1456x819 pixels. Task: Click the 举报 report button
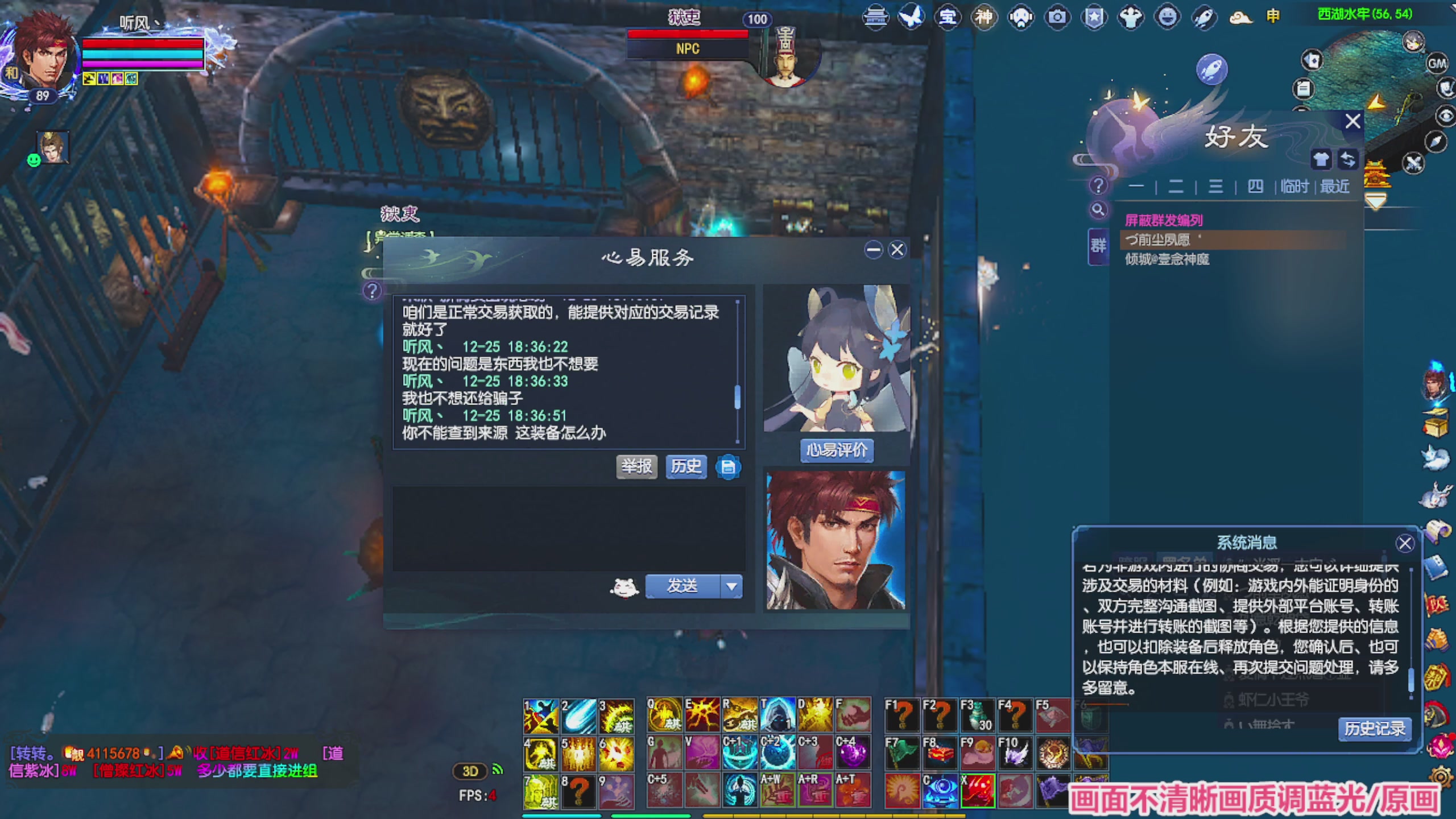point(636,466)
